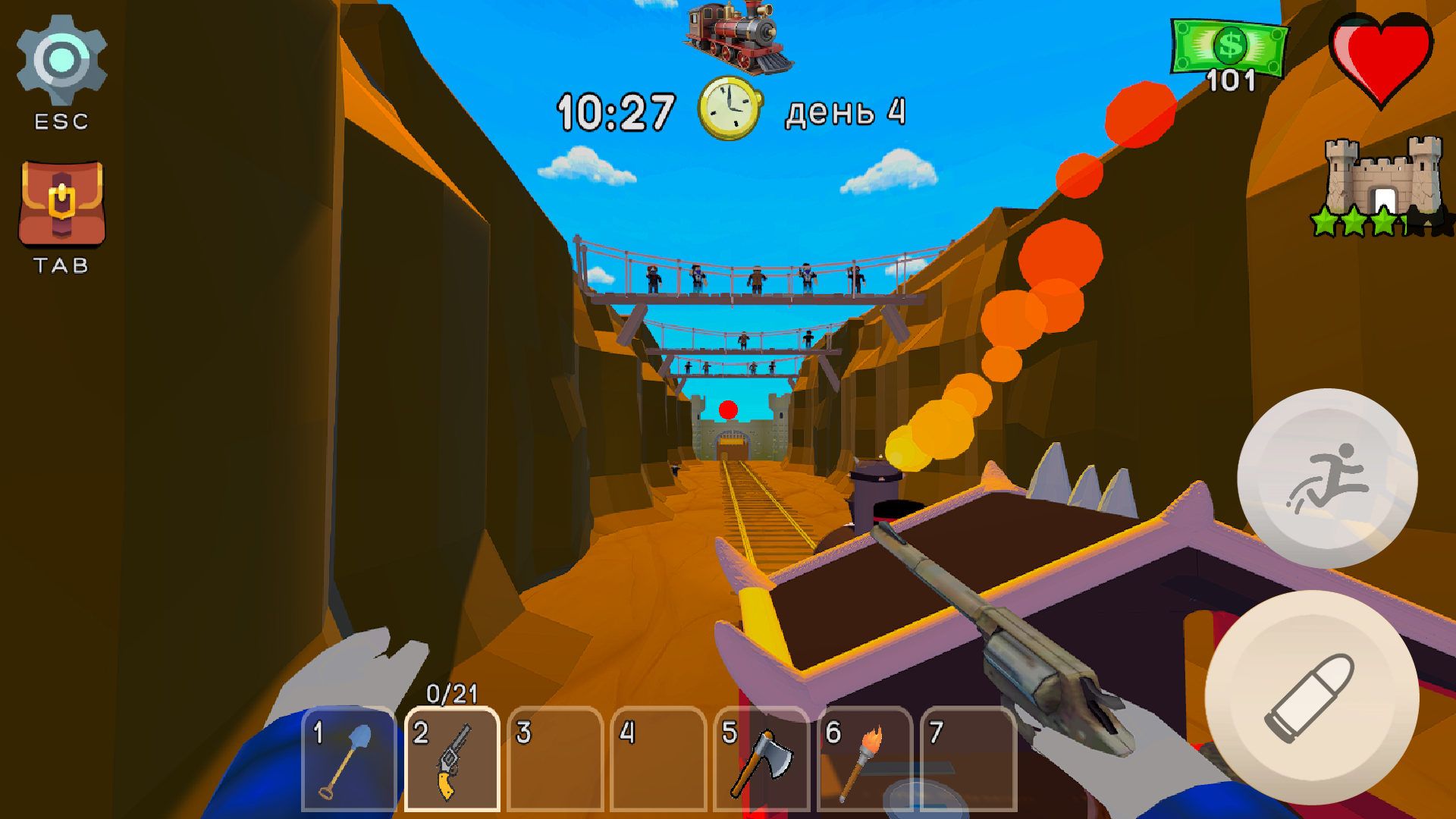Tap the 10:27 time display
This screenshot has height=819, width=1456.
click(616, 109)
